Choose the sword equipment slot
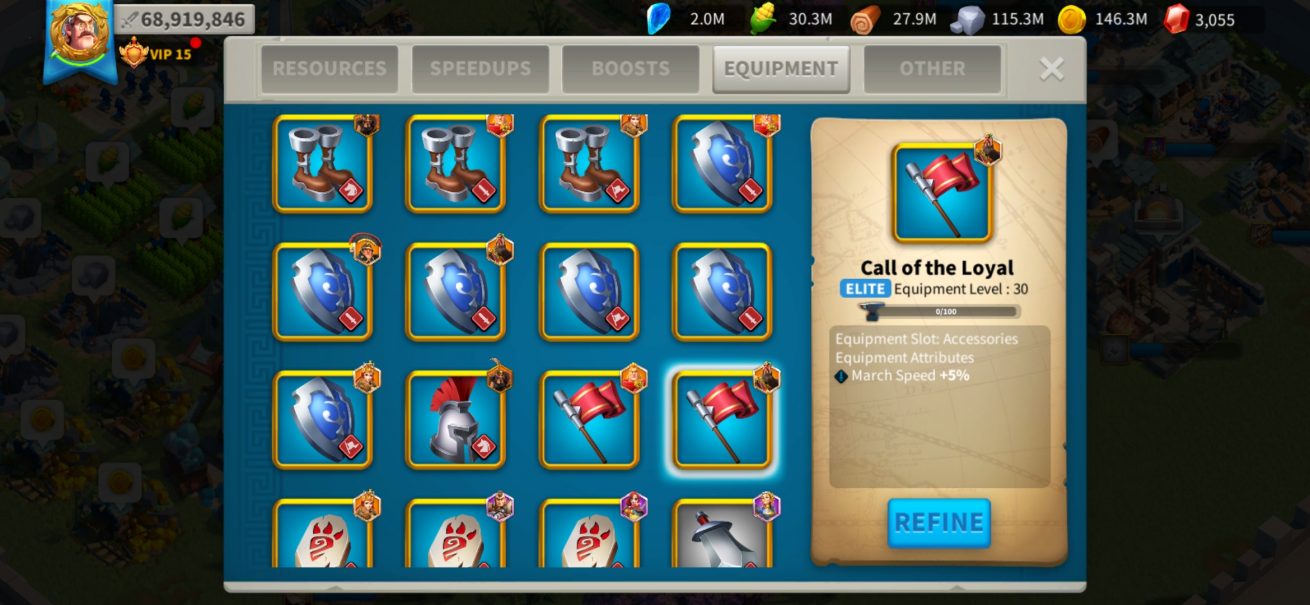1310x605 pixels. pyautogui.click(x=722, y=535)
